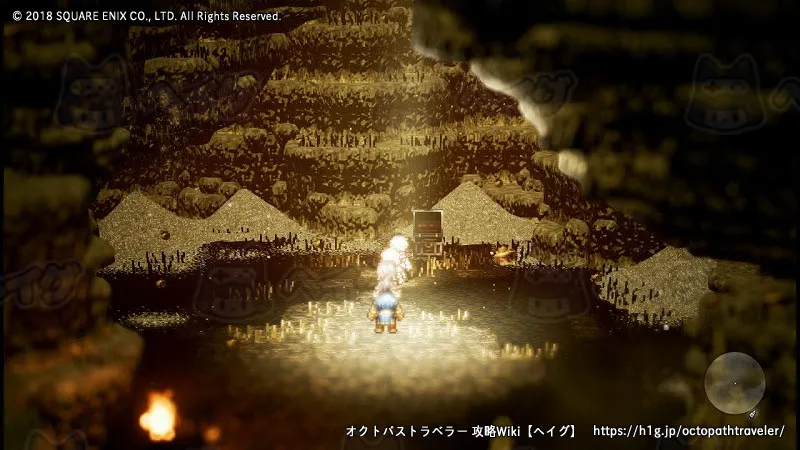800x450 pixels.
Task: Click the circular minimap radar
Action: 735,383
